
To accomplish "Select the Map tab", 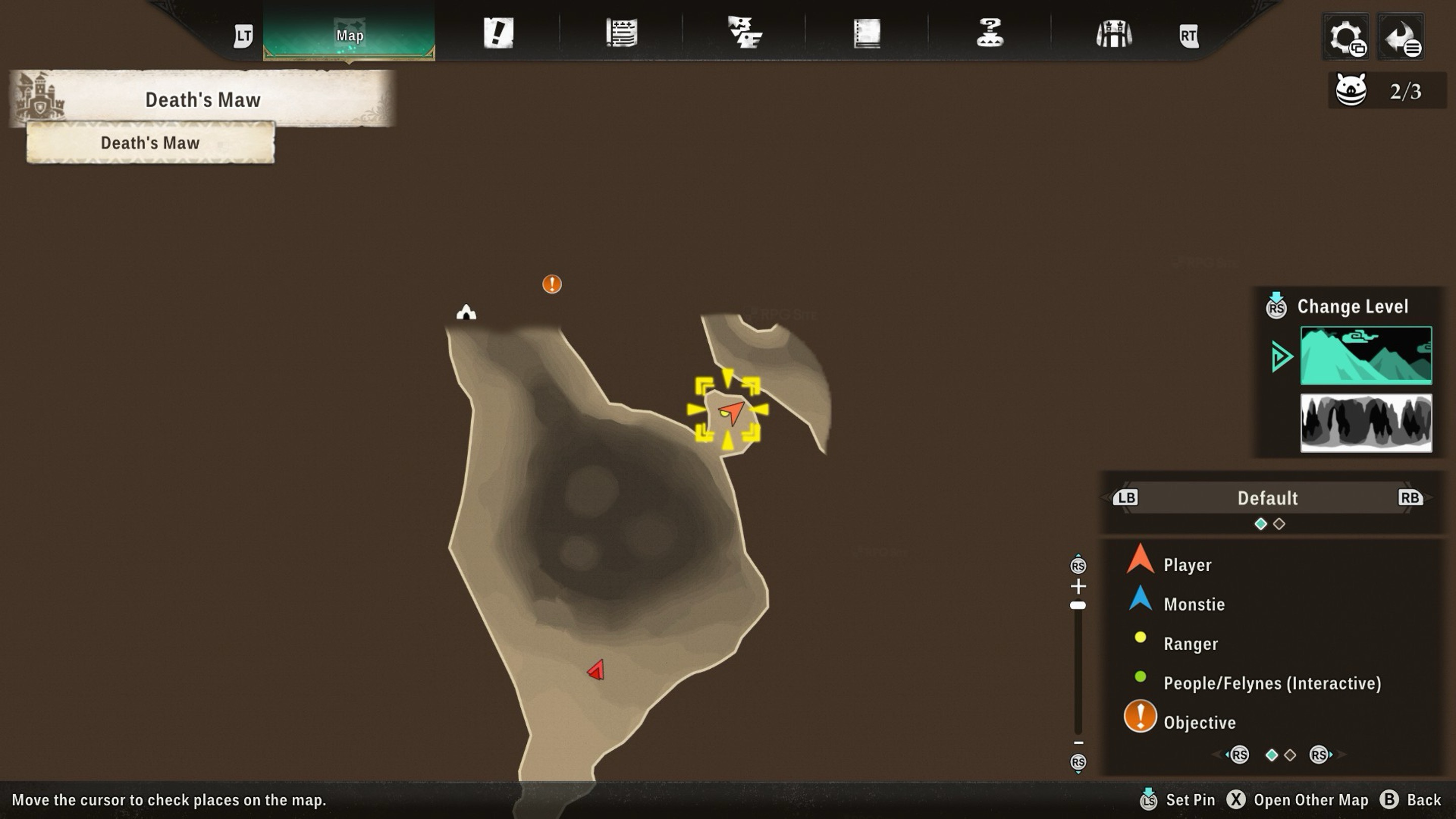I will point(349,35).
